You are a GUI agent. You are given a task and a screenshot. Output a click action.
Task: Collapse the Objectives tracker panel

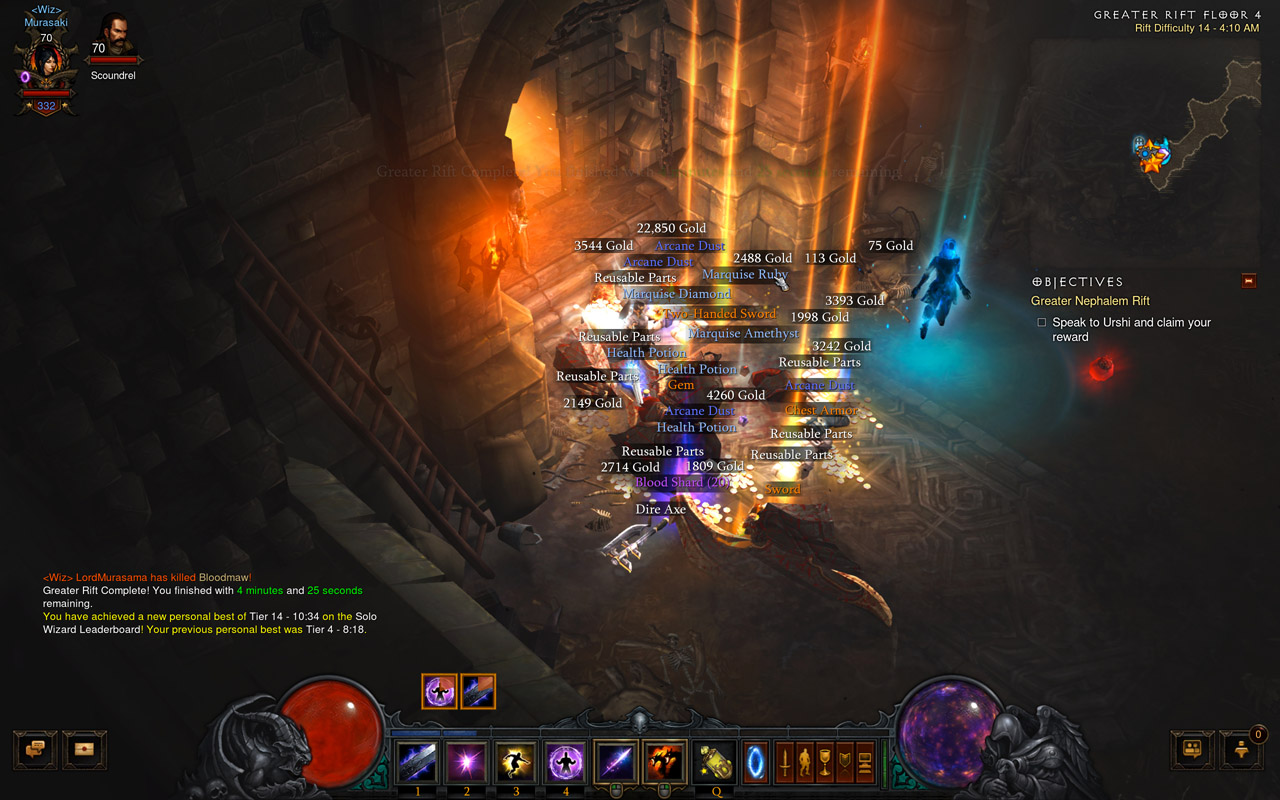1248,282
